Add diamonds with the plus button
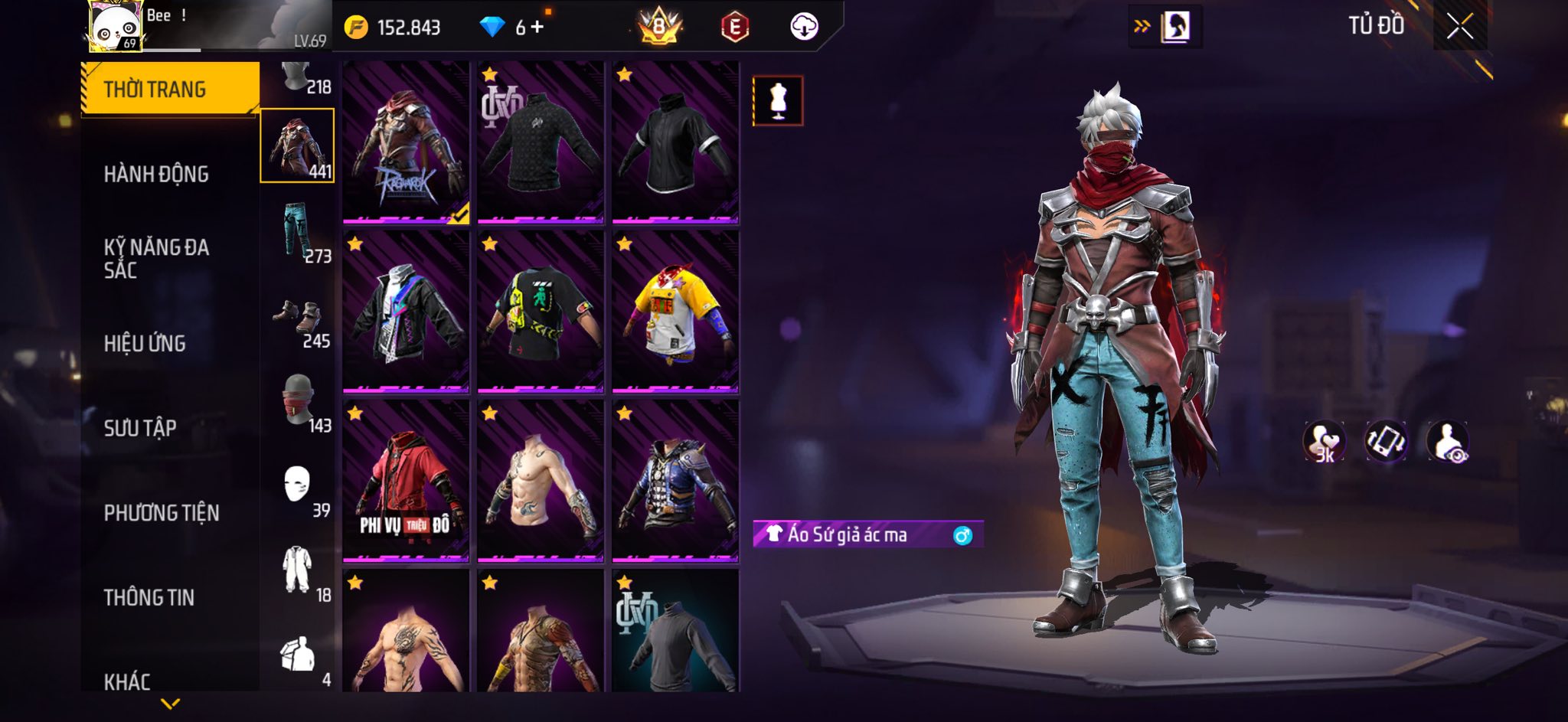The width and height of the screenshot is (1568, 722). [537, 28]
